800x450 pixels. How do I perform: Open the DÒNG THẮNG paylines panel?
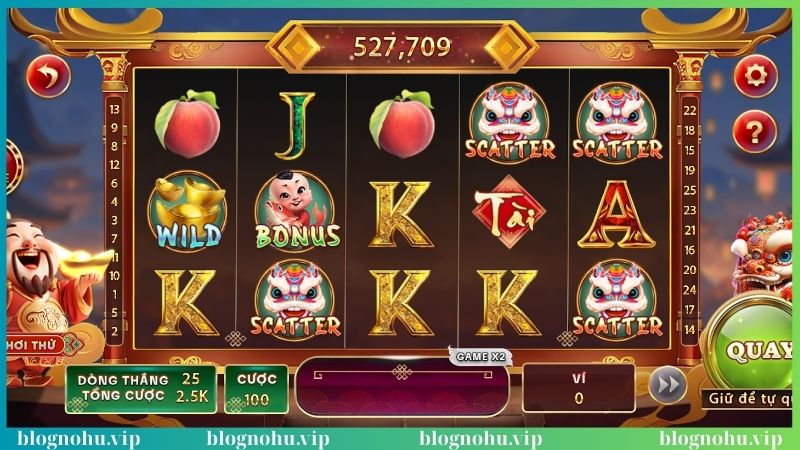tap(140, 388)
